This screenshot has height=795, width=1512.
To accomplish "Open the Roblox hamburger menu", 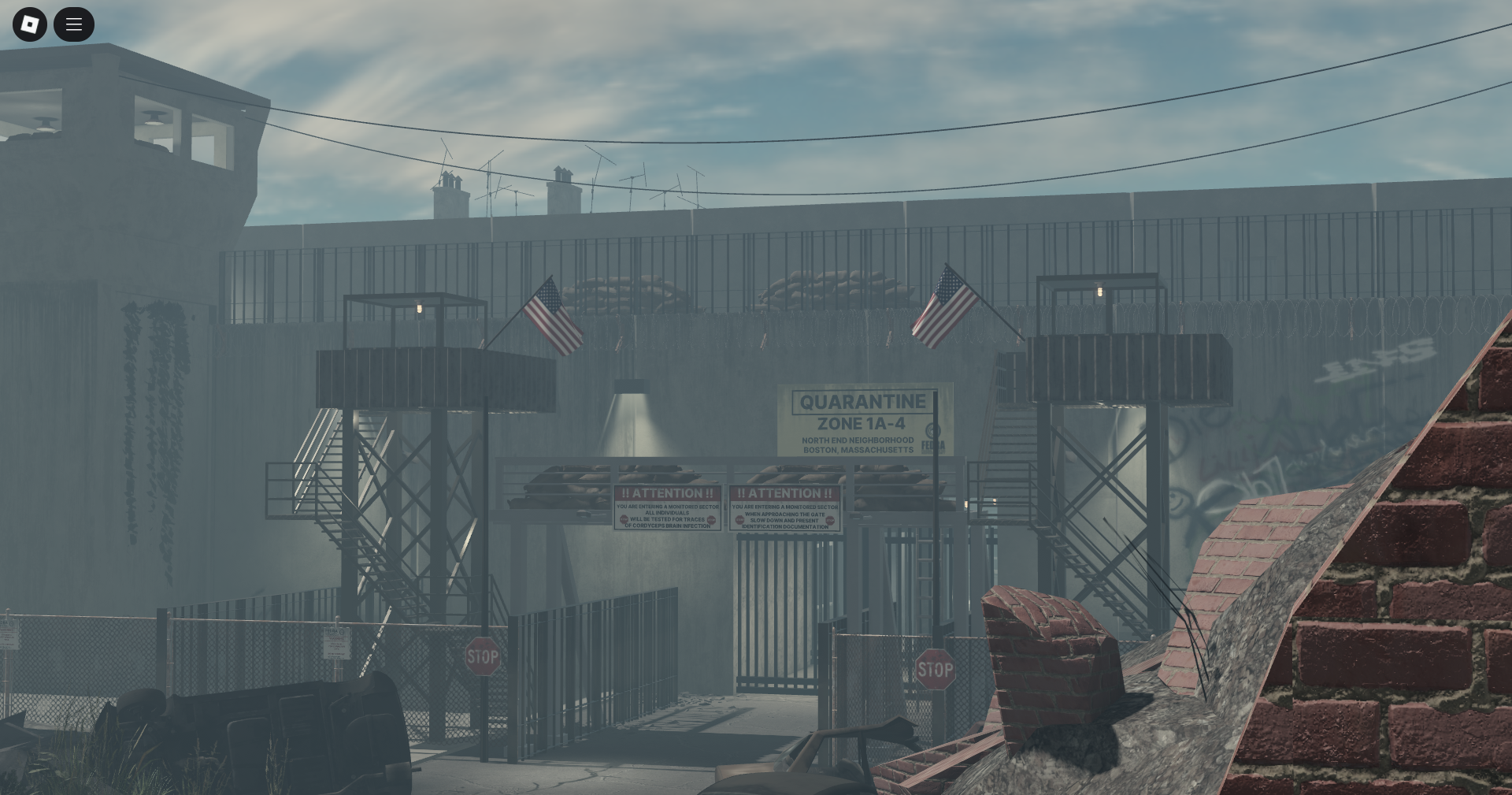I will point(74,24).
